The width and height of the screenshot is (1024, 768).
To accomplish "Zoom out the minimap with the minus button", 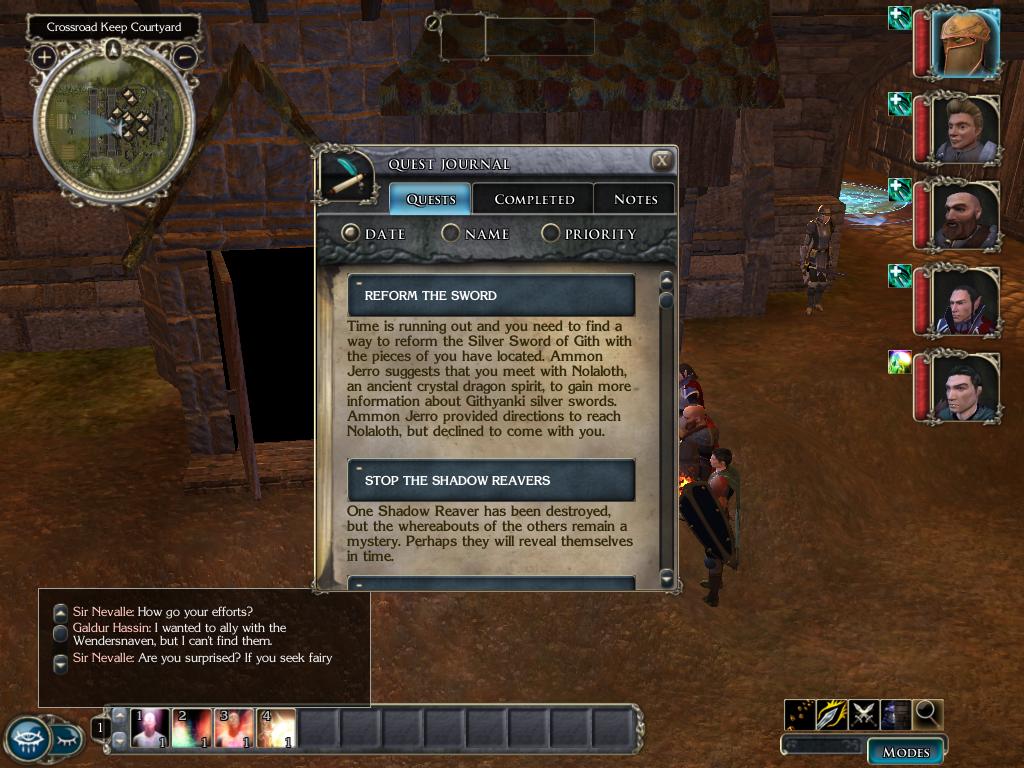I will (184, 57).
